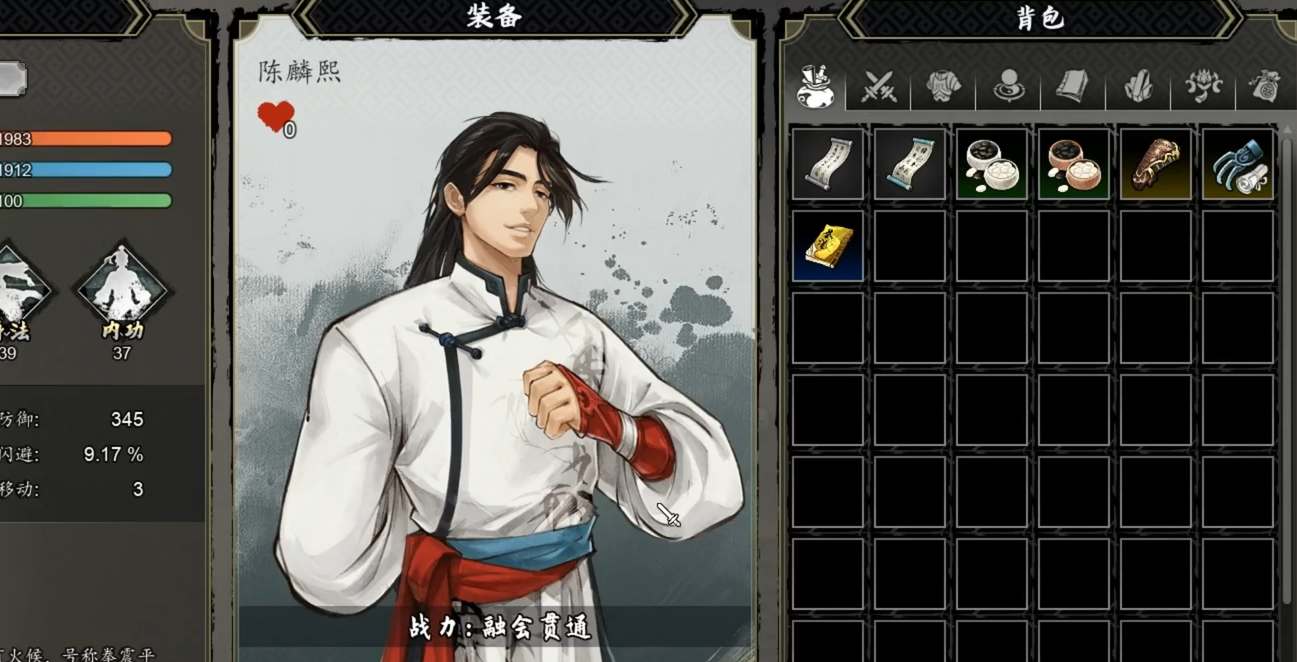Select the grey-handled scroll item
The width and height of the screenshot is (1297, 662).
(828, 164)
